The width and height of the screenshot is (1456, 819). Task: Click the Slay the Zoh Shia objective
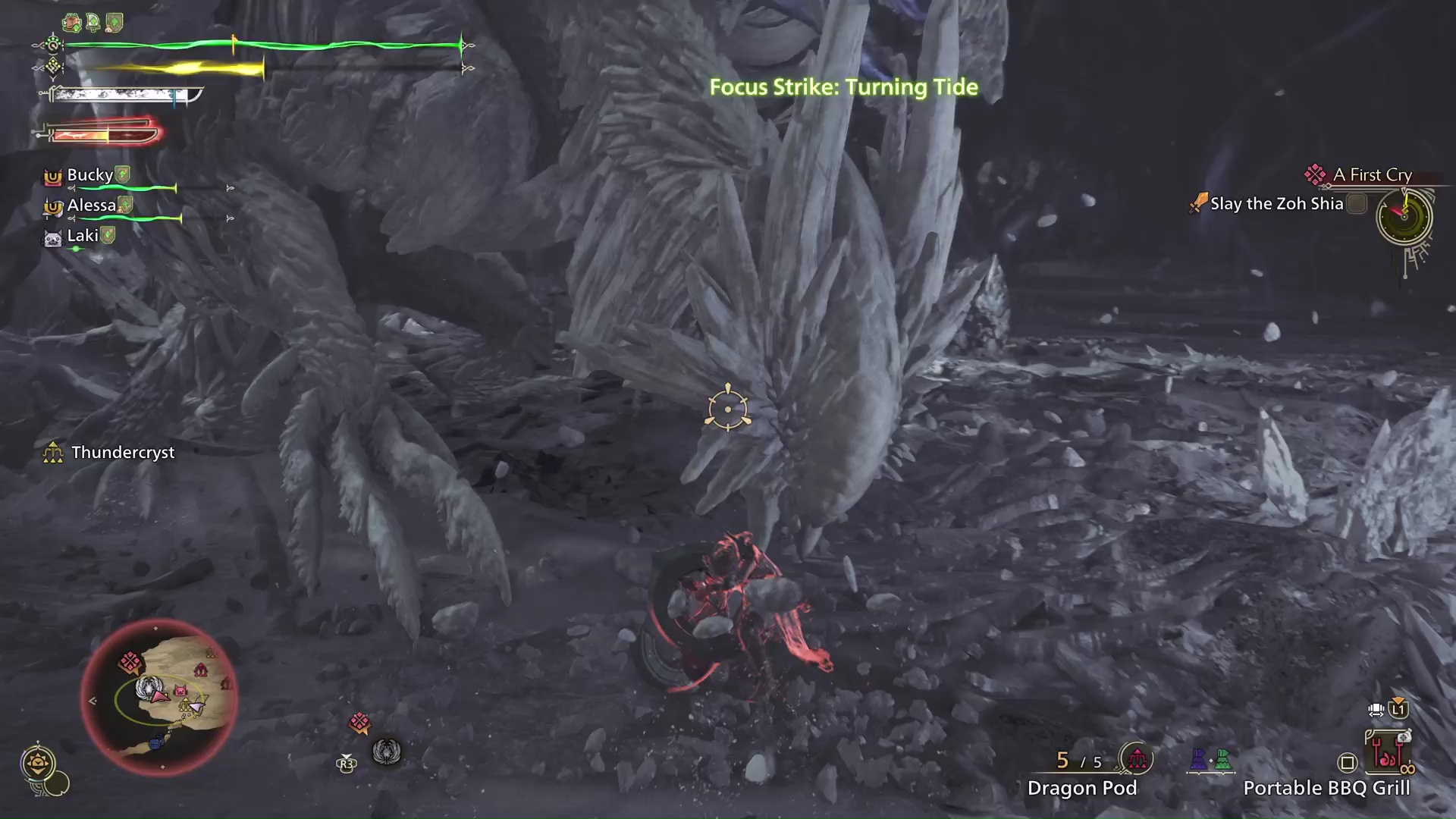(x=1276, y=204)
